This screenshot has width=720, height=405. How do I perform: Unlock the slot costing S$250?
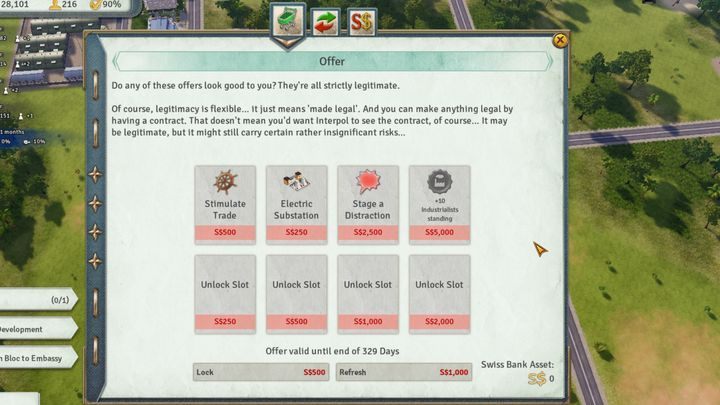(x=225, y=292)
